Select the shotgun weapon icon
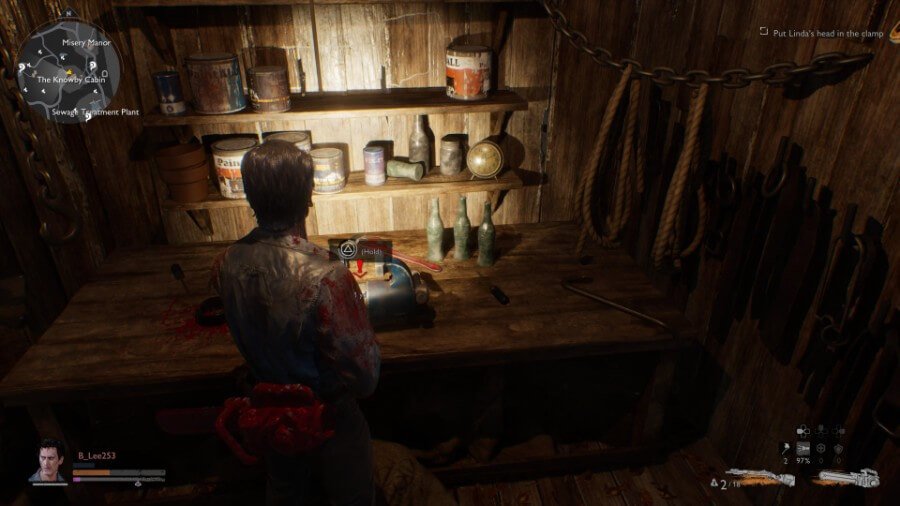 pos(761,478)
